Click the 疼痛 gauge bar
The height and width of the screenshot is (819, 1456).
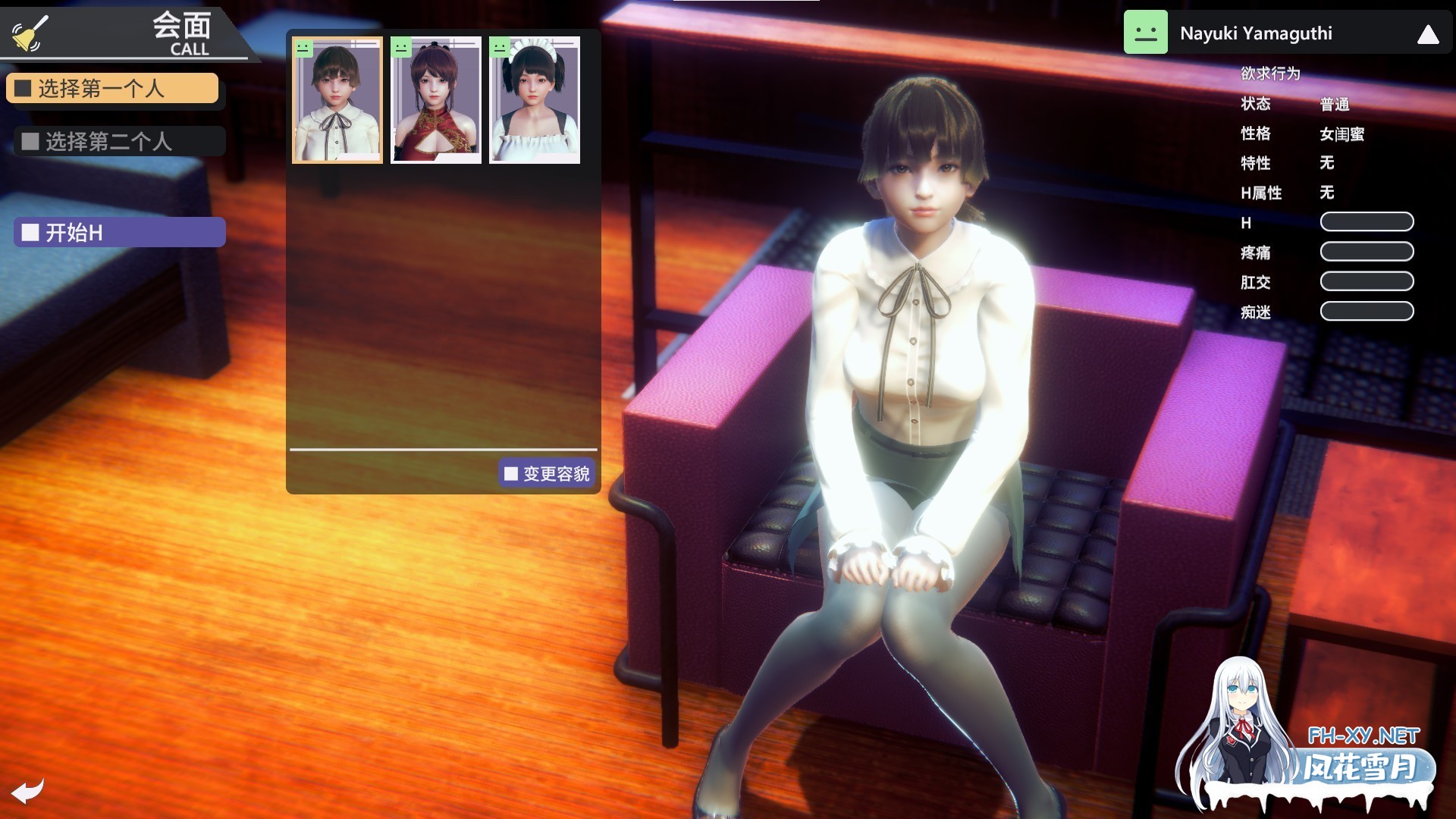pos(1367,251)
